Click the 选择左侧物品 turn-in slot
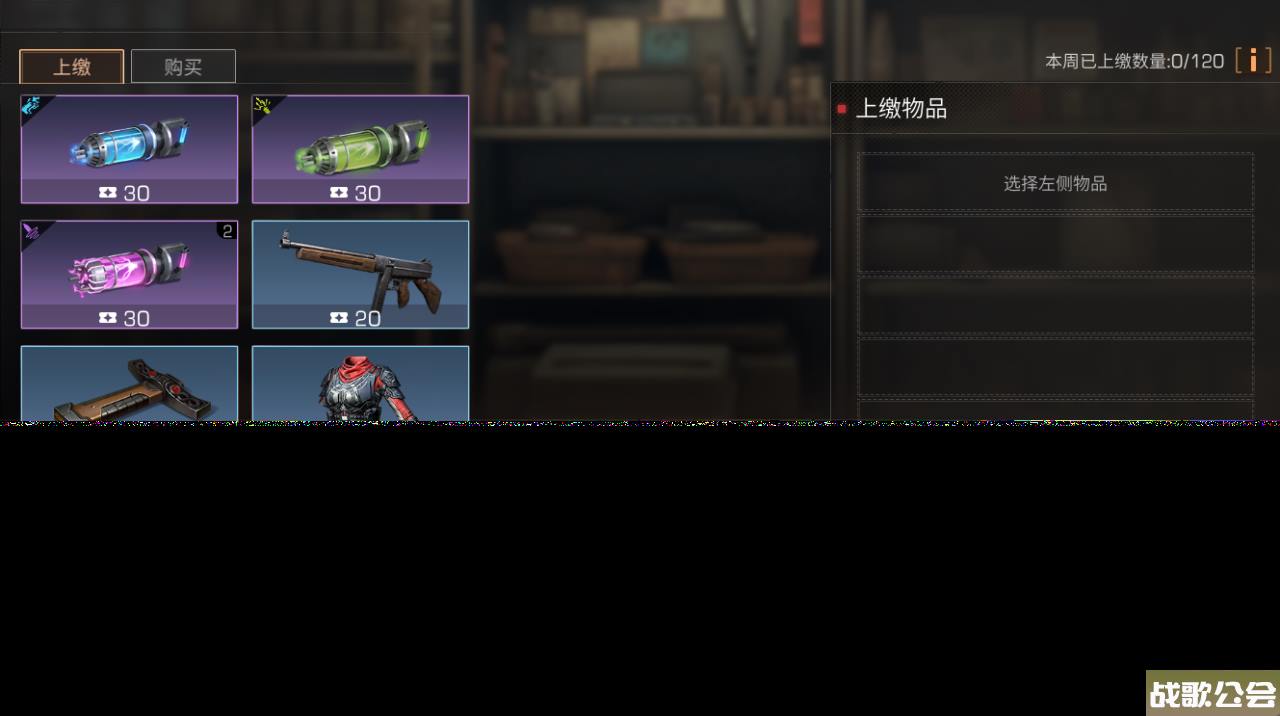The width and height of the screenshot is (1280, 716). pos(1055,183)
